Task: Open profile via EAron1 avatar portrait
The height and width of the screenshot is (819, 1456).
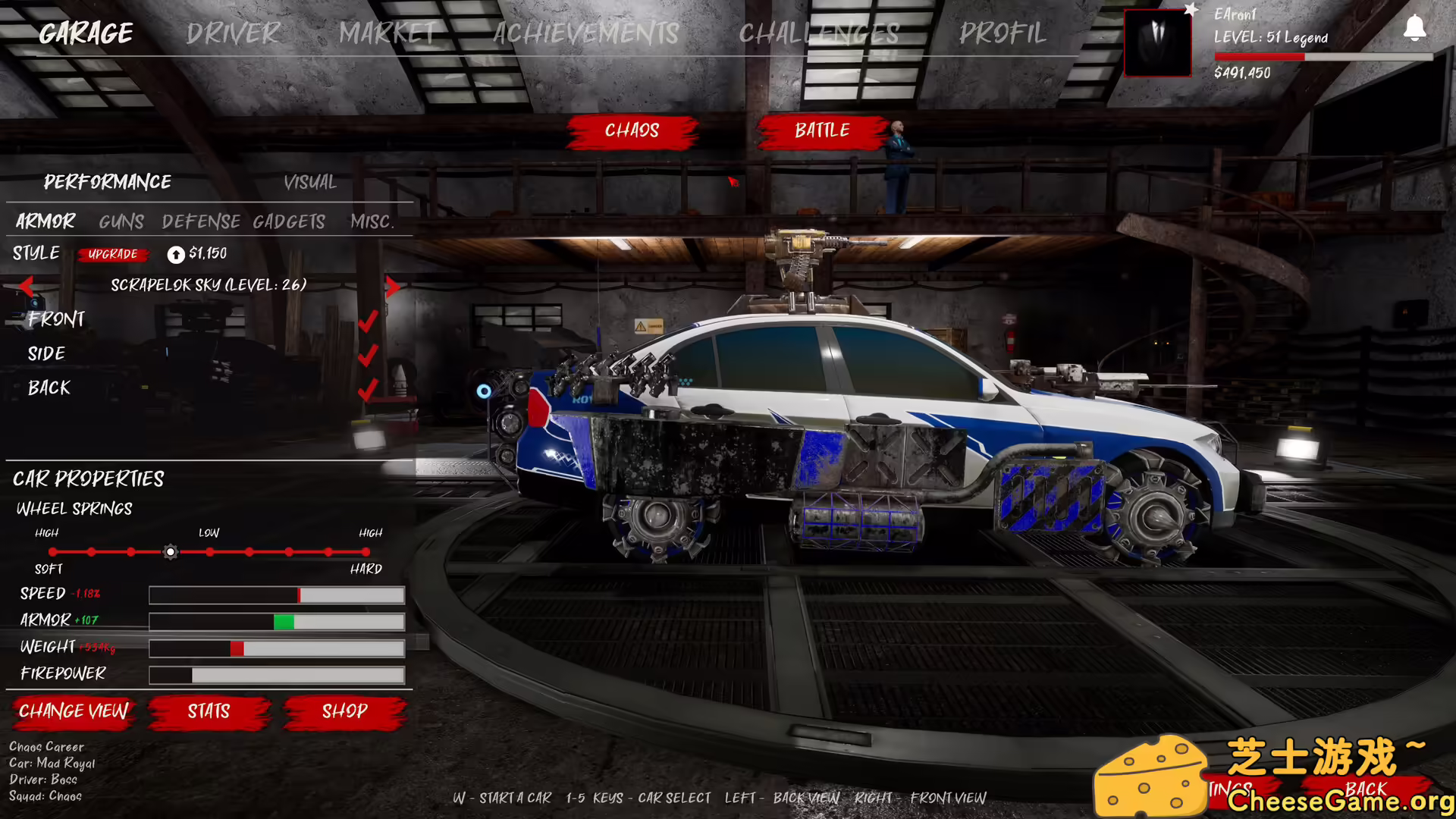Action: tap(1157, 42)
